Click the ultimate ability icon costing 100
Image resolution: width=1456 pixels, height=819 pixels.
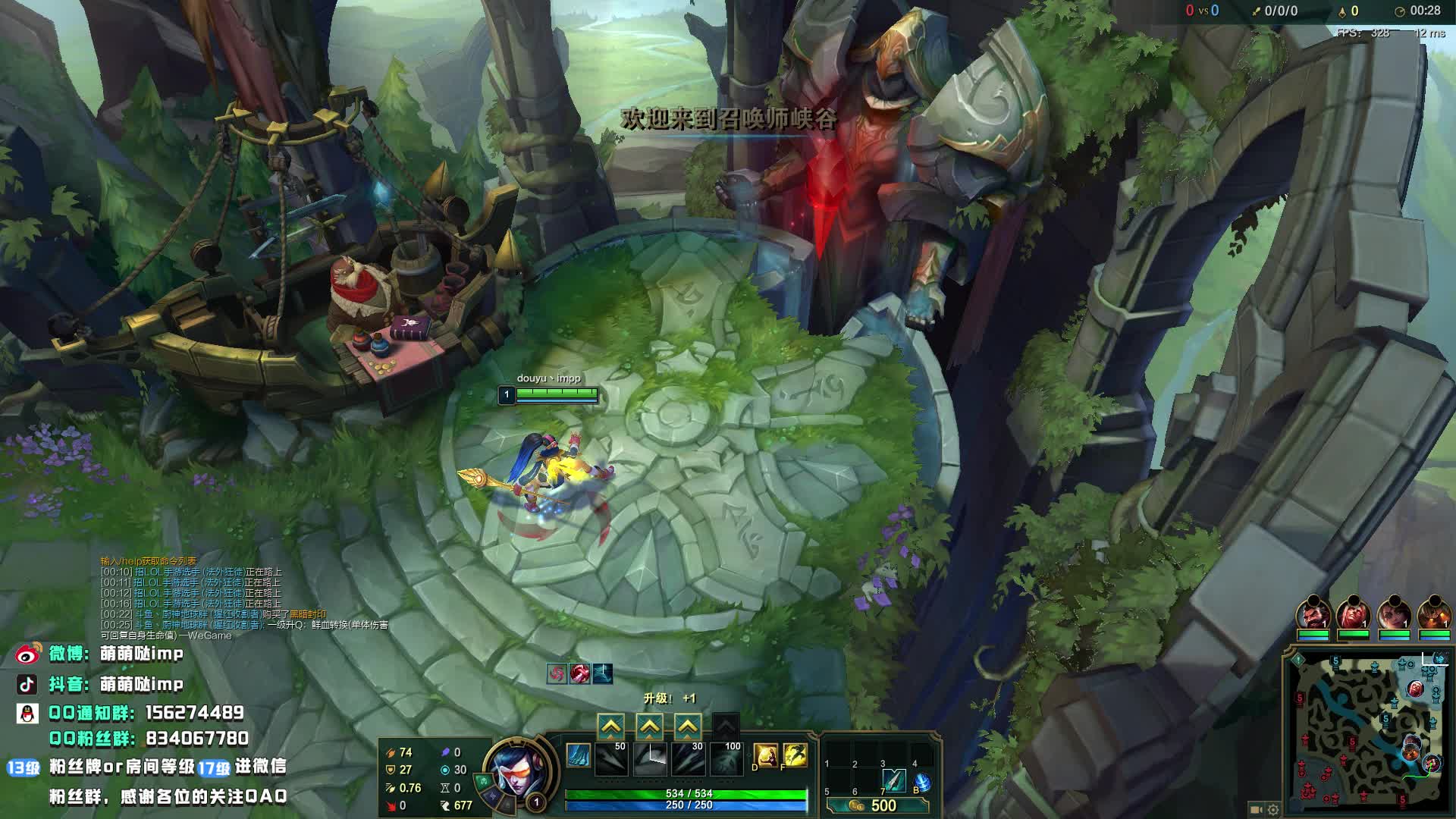click(726, 758)
